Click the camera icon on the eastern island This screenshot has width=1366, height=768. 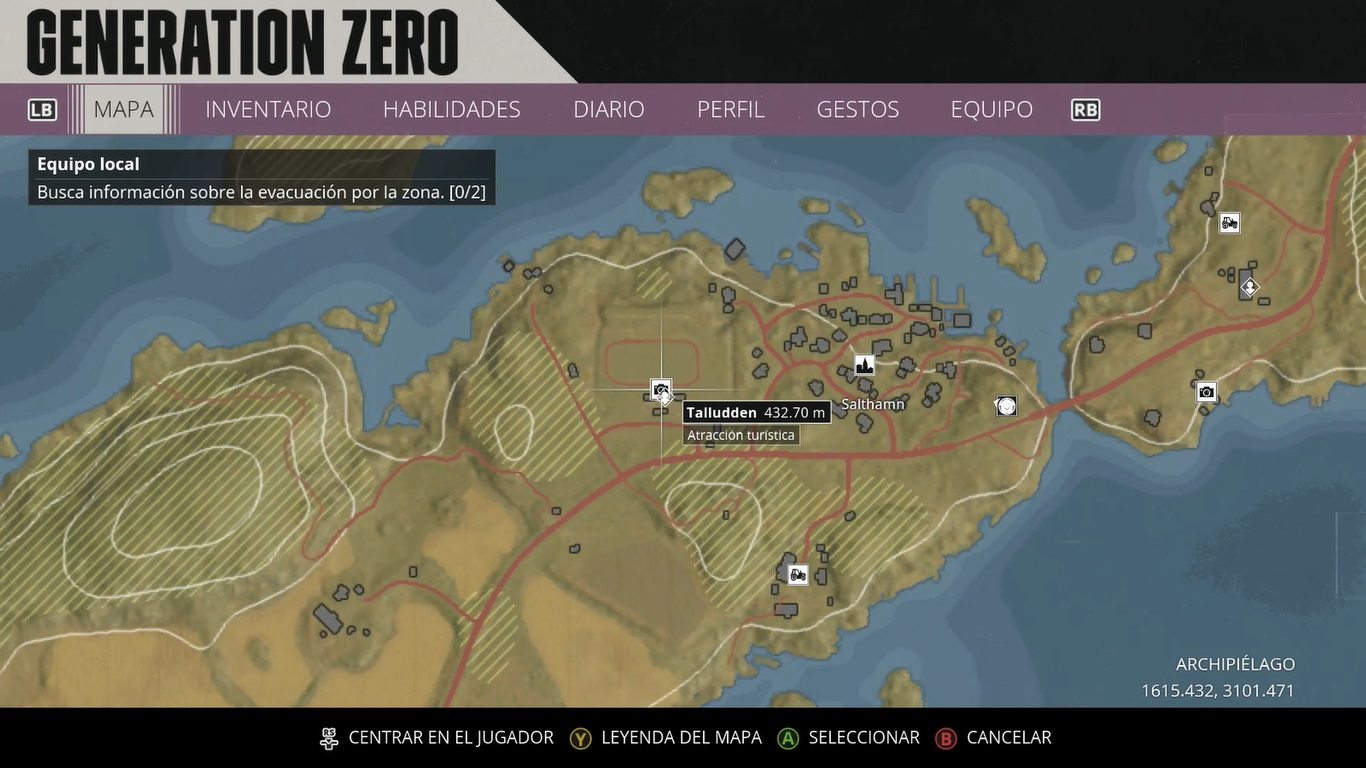1206,392
